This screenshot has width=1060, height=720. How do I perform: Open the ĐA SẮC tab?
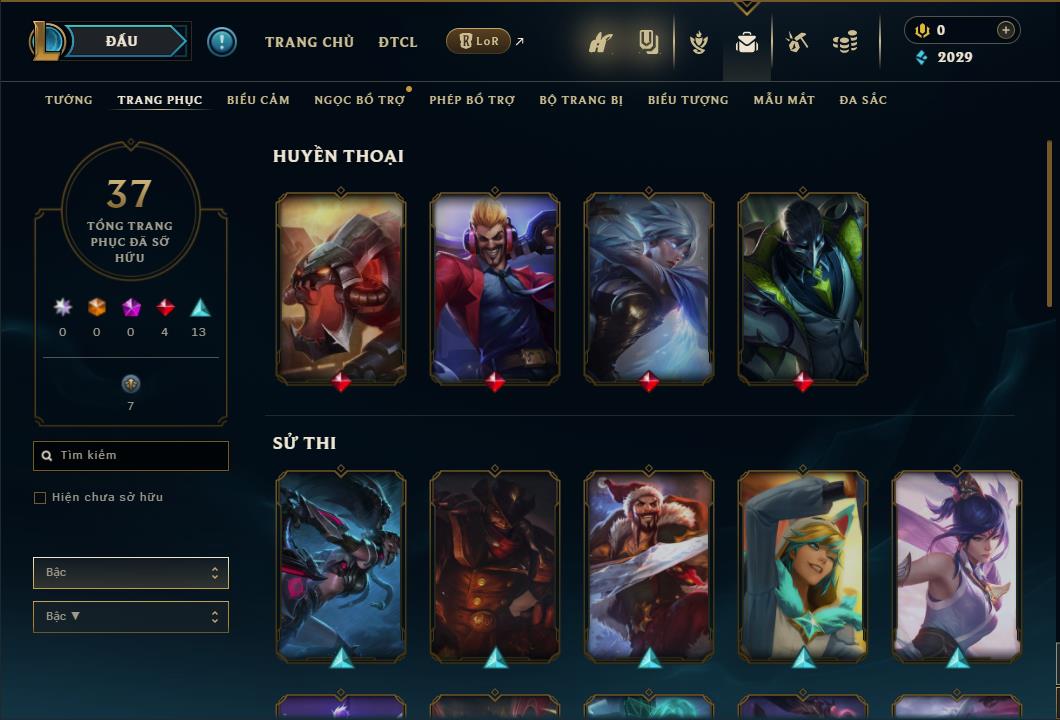tap(863, 100)
